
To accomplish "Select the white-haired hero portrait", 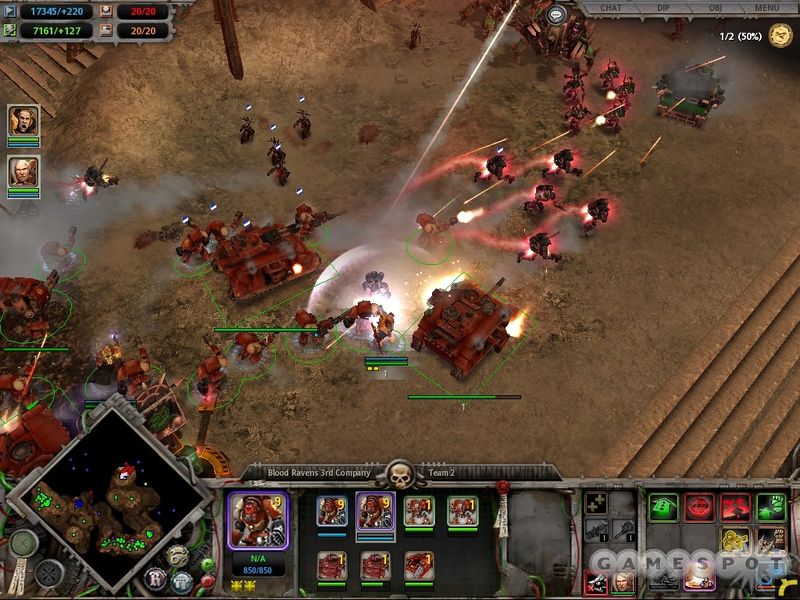I will click(x=23, y=171).
